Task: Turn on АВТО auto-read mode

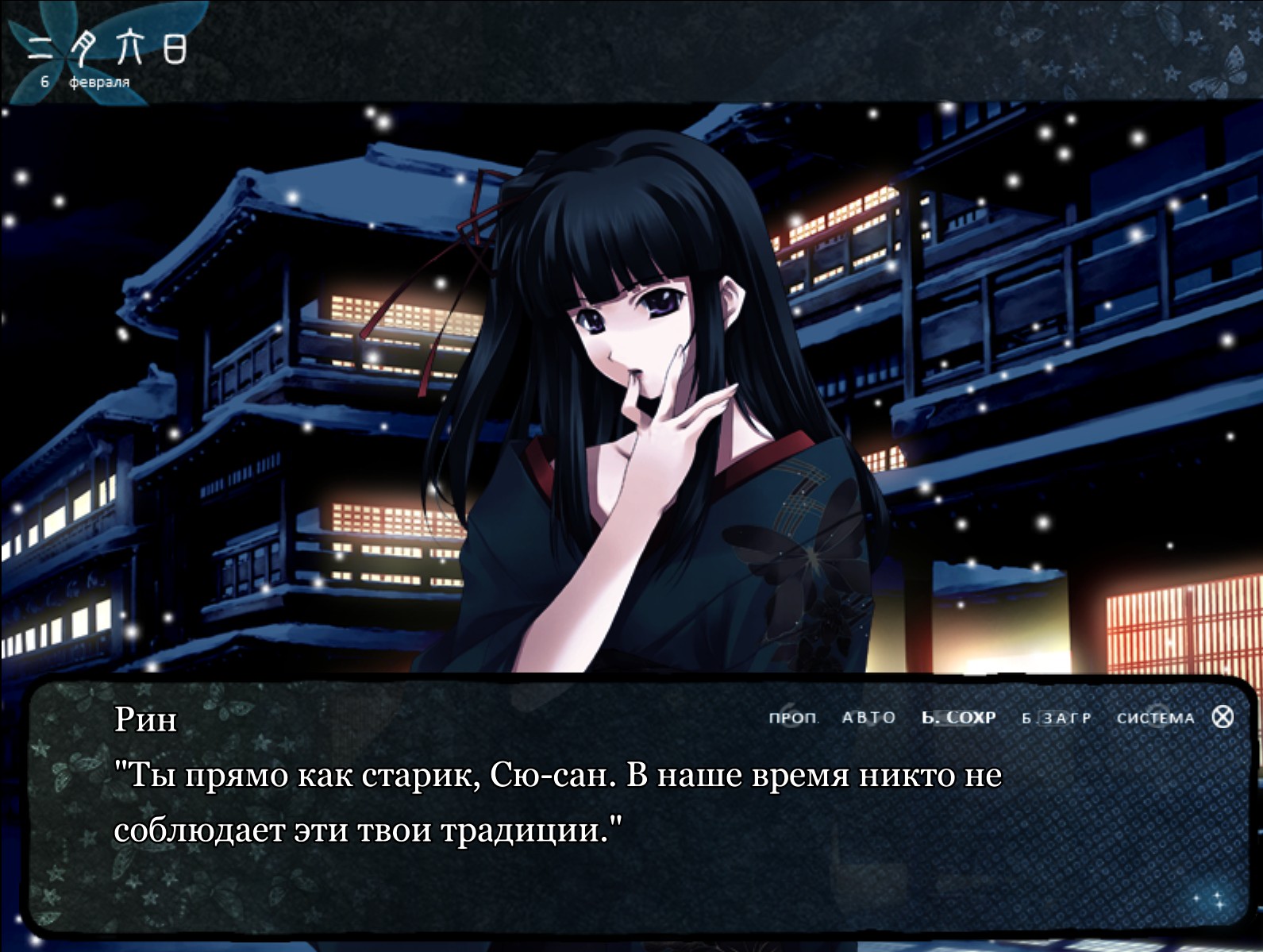Action: [868, 718]
